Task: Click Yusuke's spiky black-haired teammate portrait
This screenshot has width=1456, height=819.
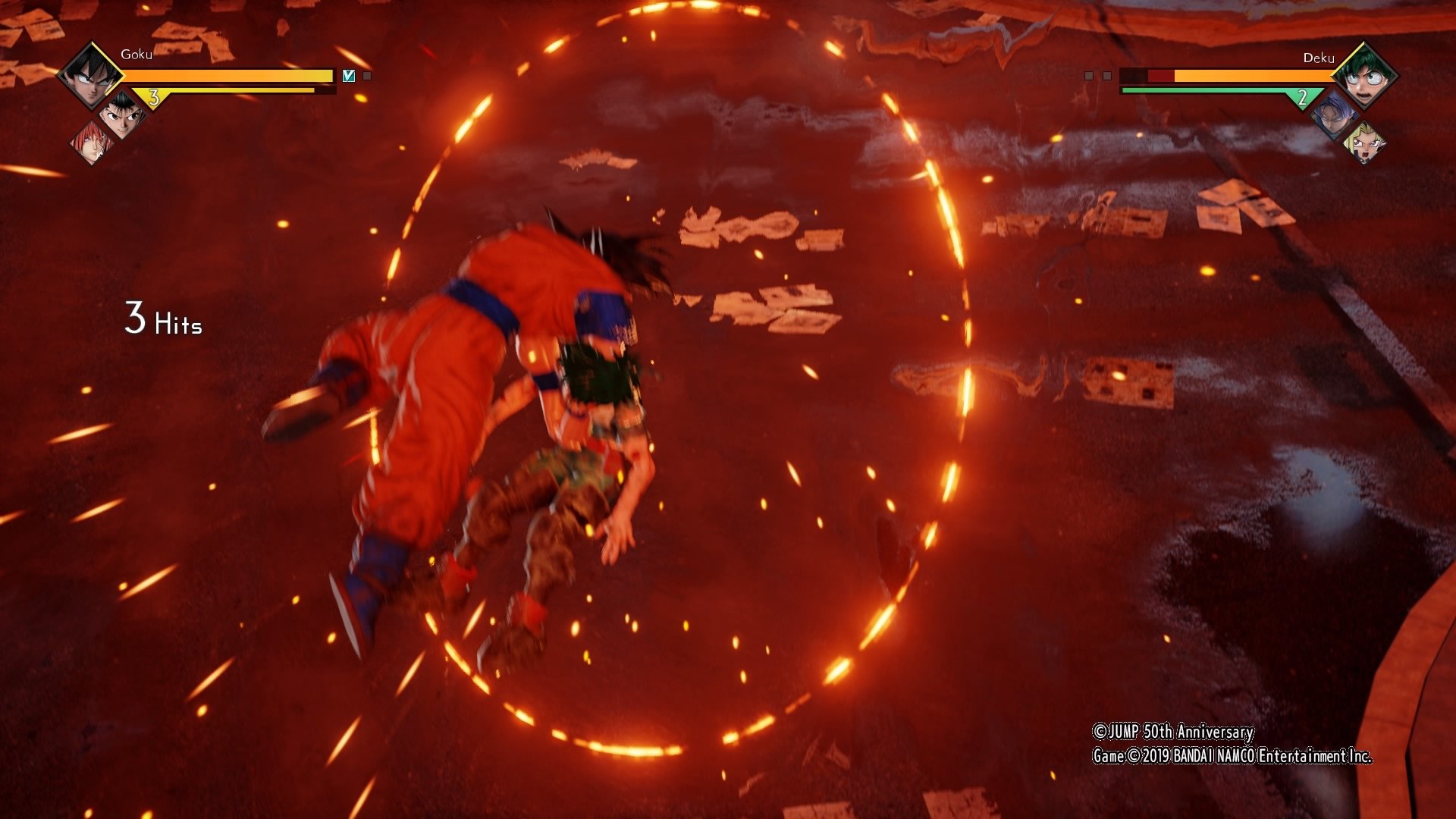Action: click(121, 115)
